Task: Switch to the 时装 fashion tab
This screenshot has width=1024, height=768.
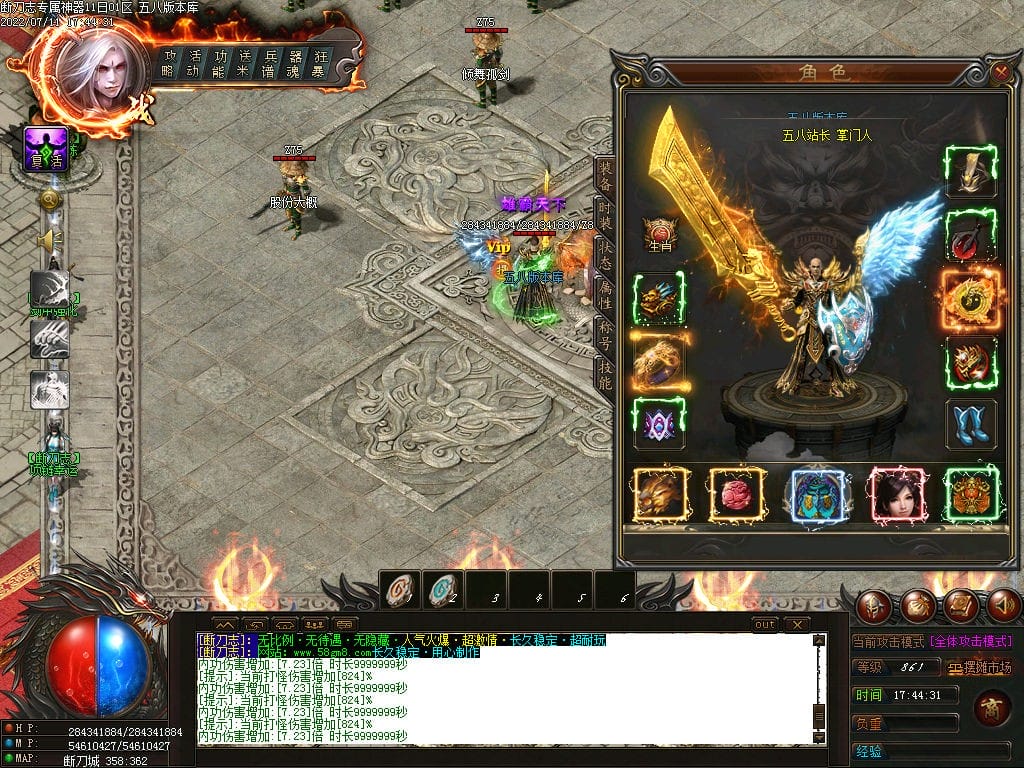Action: [605, 212]
